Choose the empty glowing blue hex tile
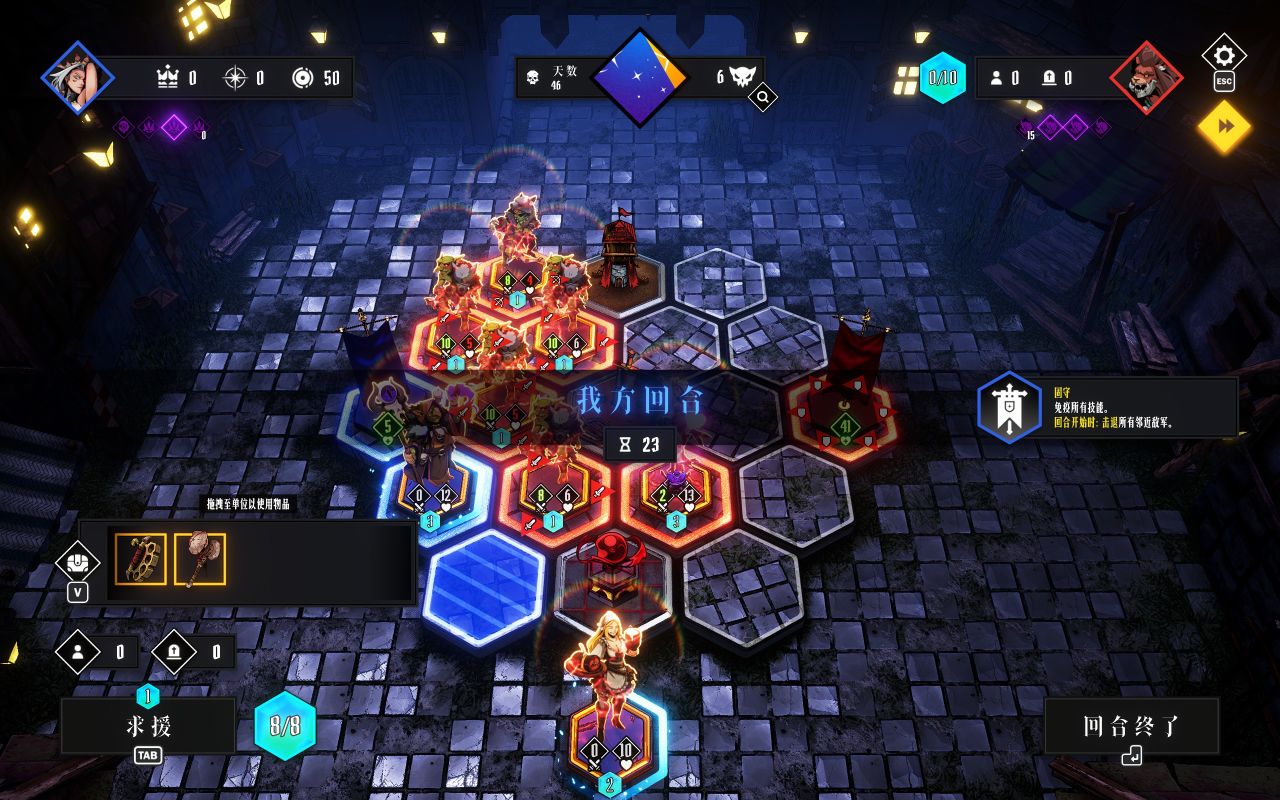 (484, 586)
